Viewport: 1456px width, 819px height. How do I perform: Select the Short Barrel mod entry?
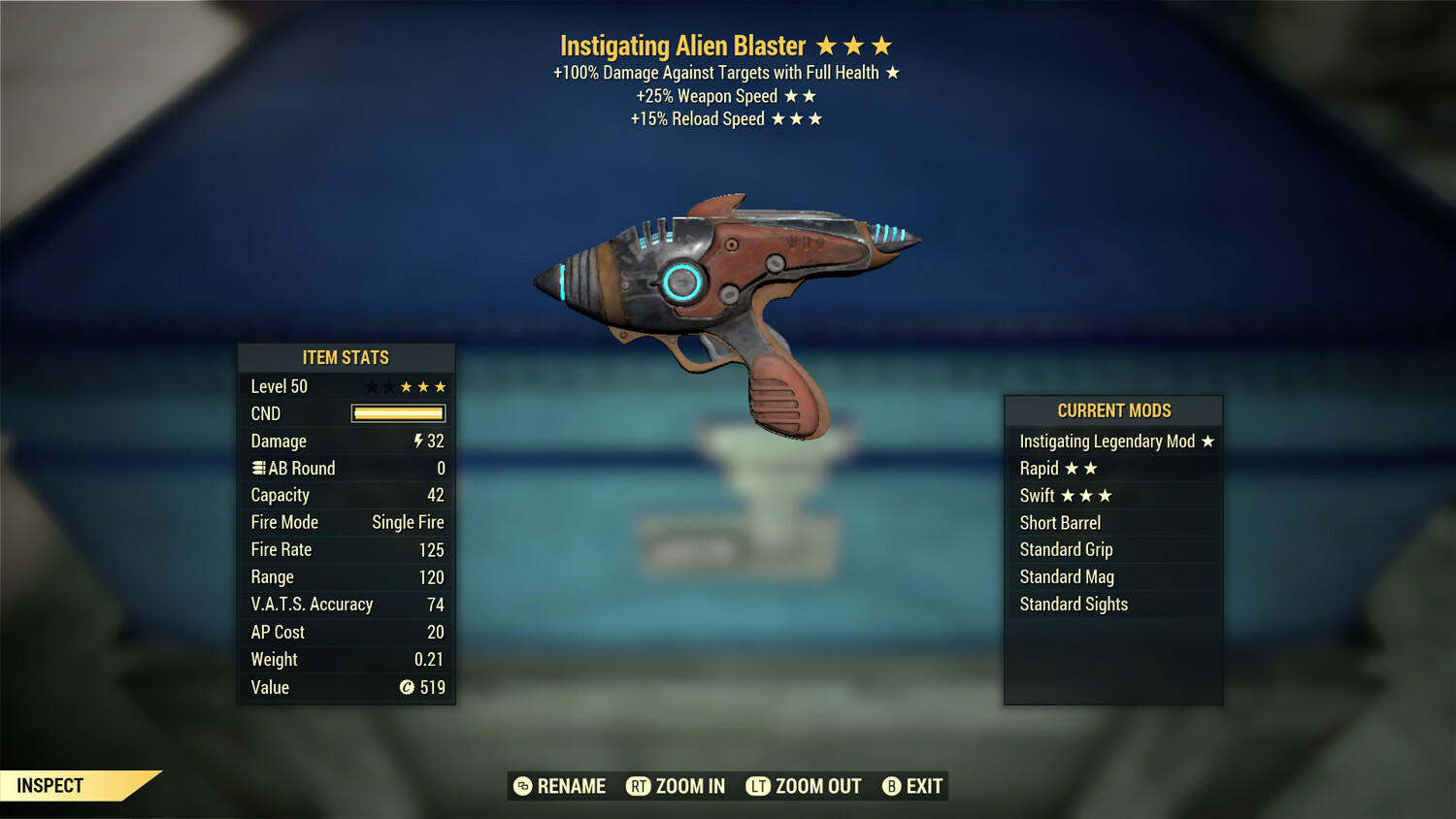click(1060, 522)
